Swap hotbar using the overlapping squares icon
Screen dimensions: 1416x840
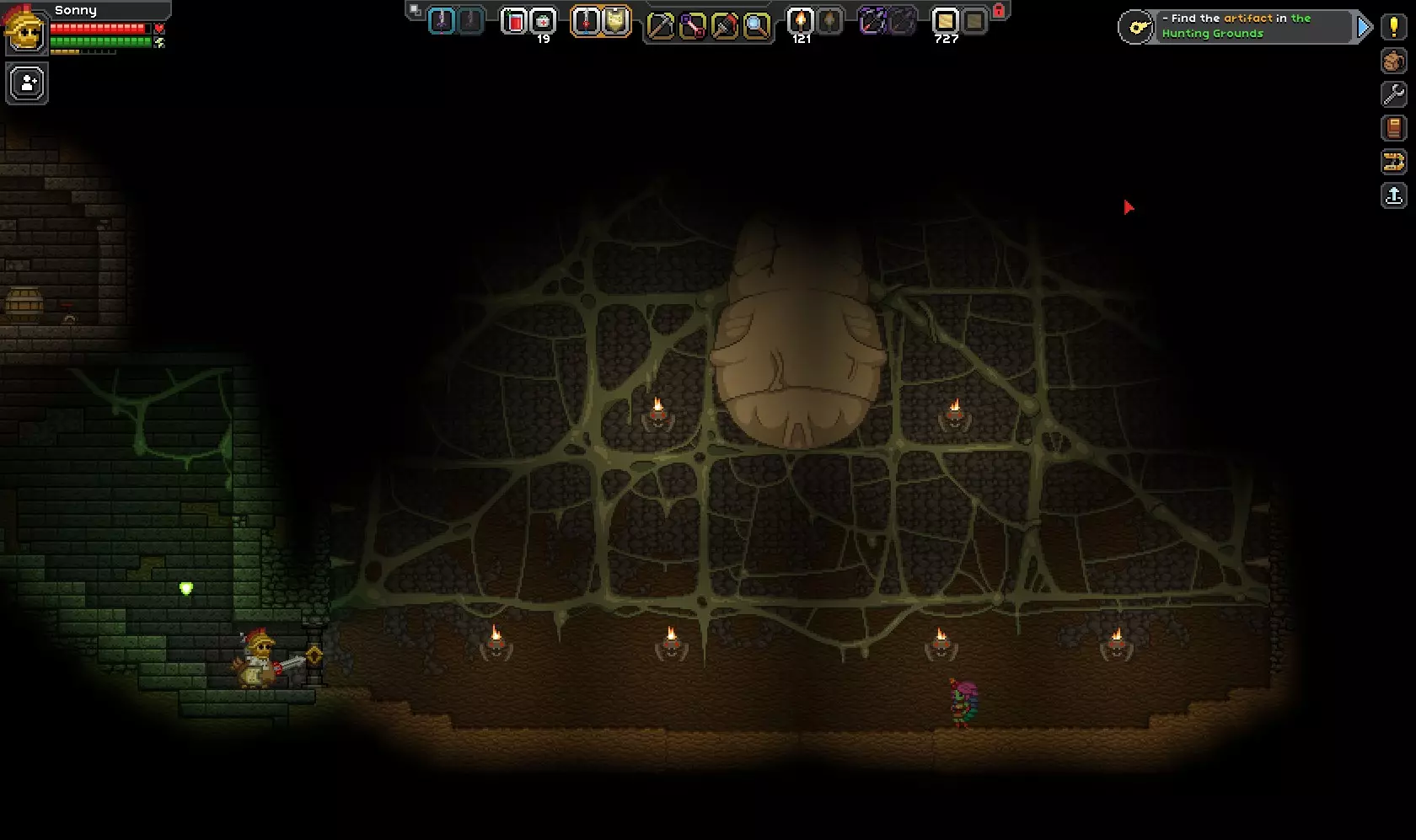tap(415, 11)
